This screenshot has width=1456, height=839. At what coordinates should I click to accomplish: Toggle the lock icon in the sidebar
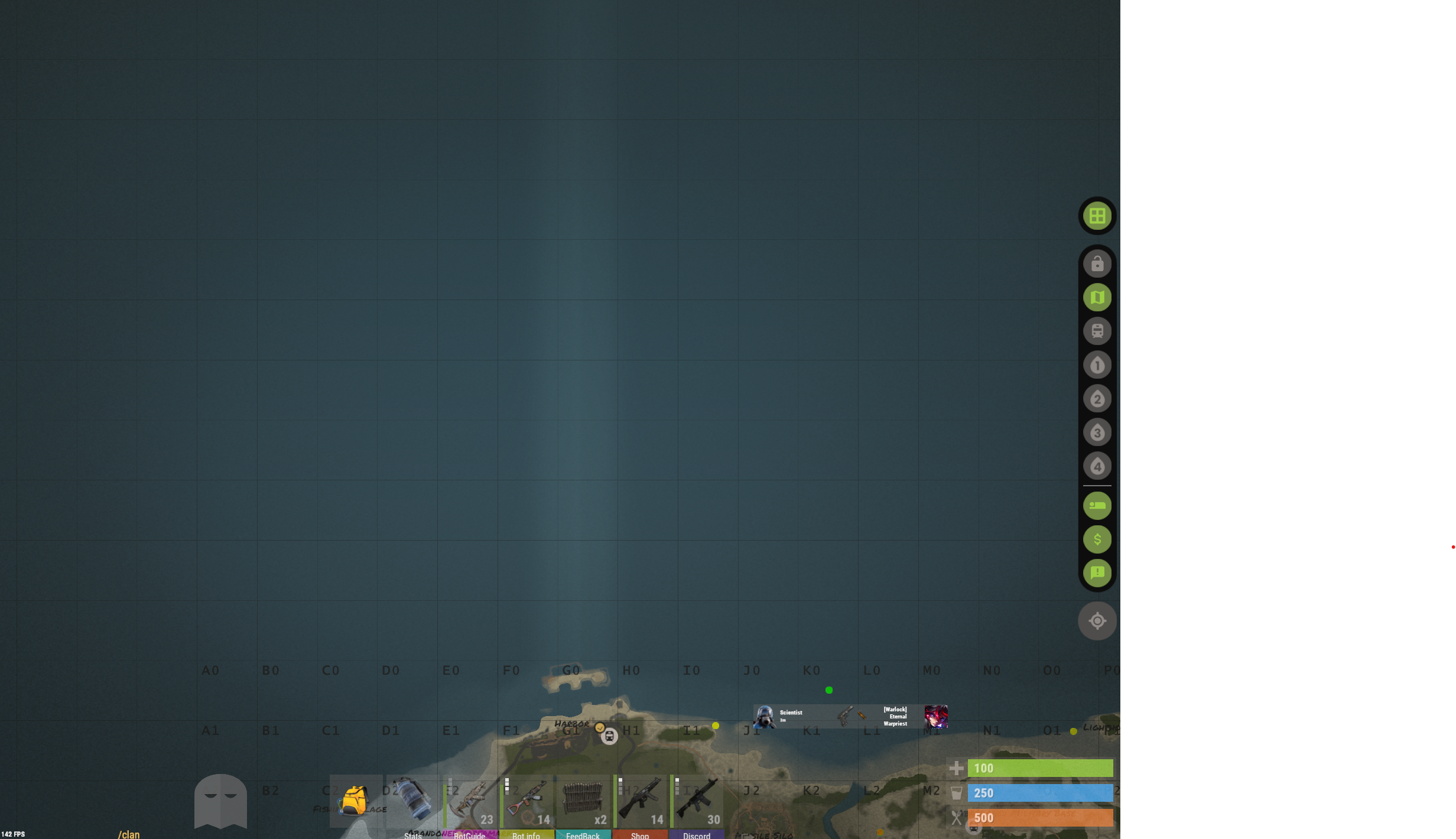point(1097,264)
